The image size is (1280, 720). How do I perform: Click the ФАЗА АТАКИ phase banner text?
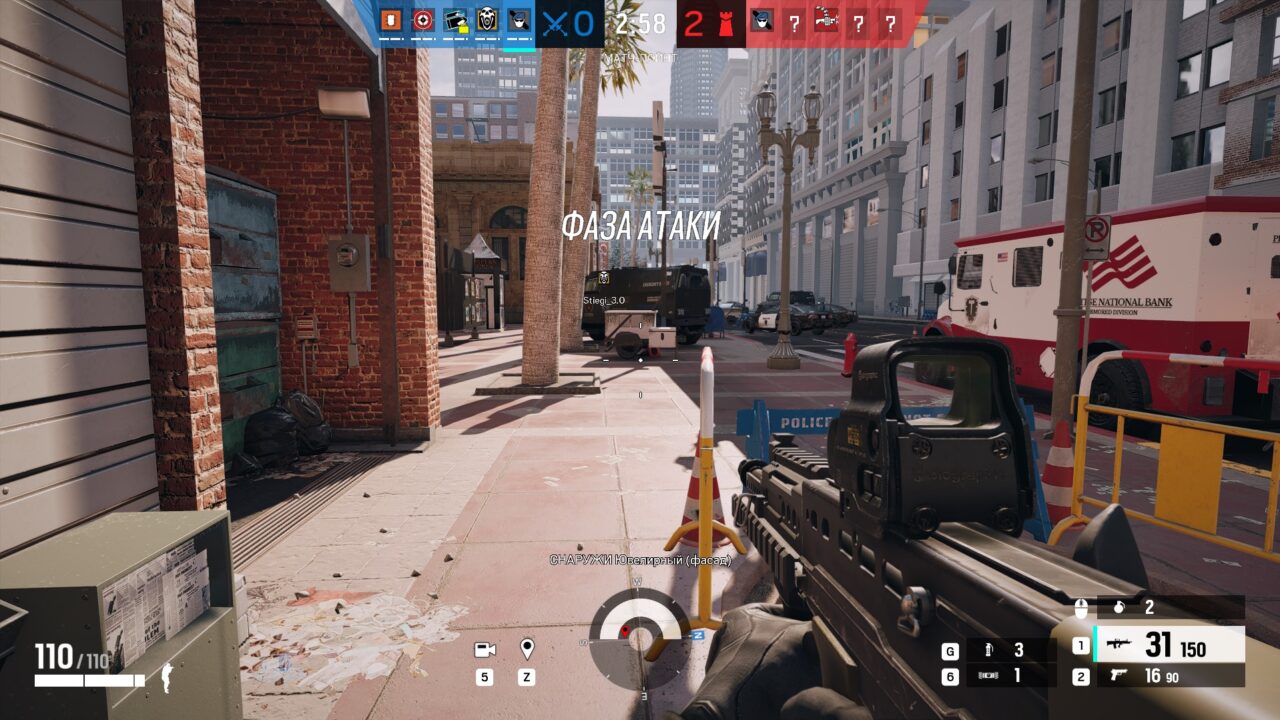point(641,228)
